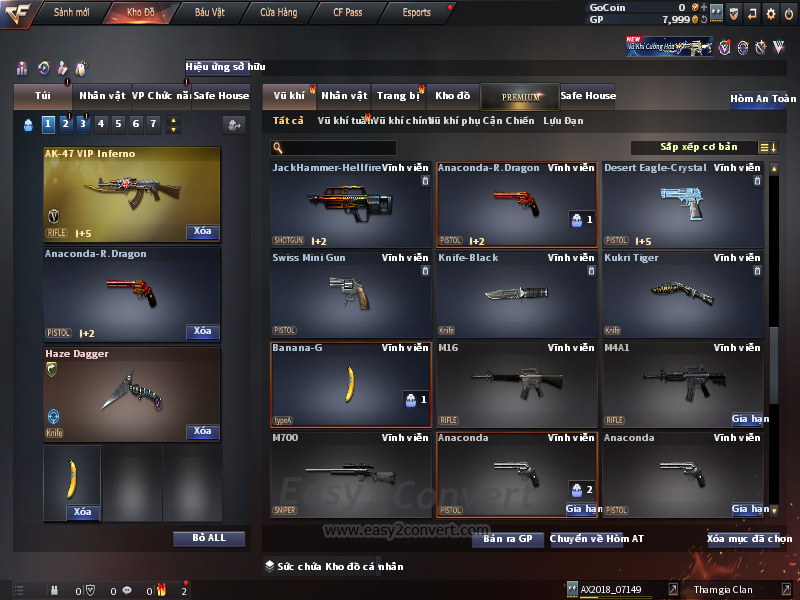This screenshot has height=600, width=800.
Task: Open the PREMIUM storage tab
Action: click(520, 97)
